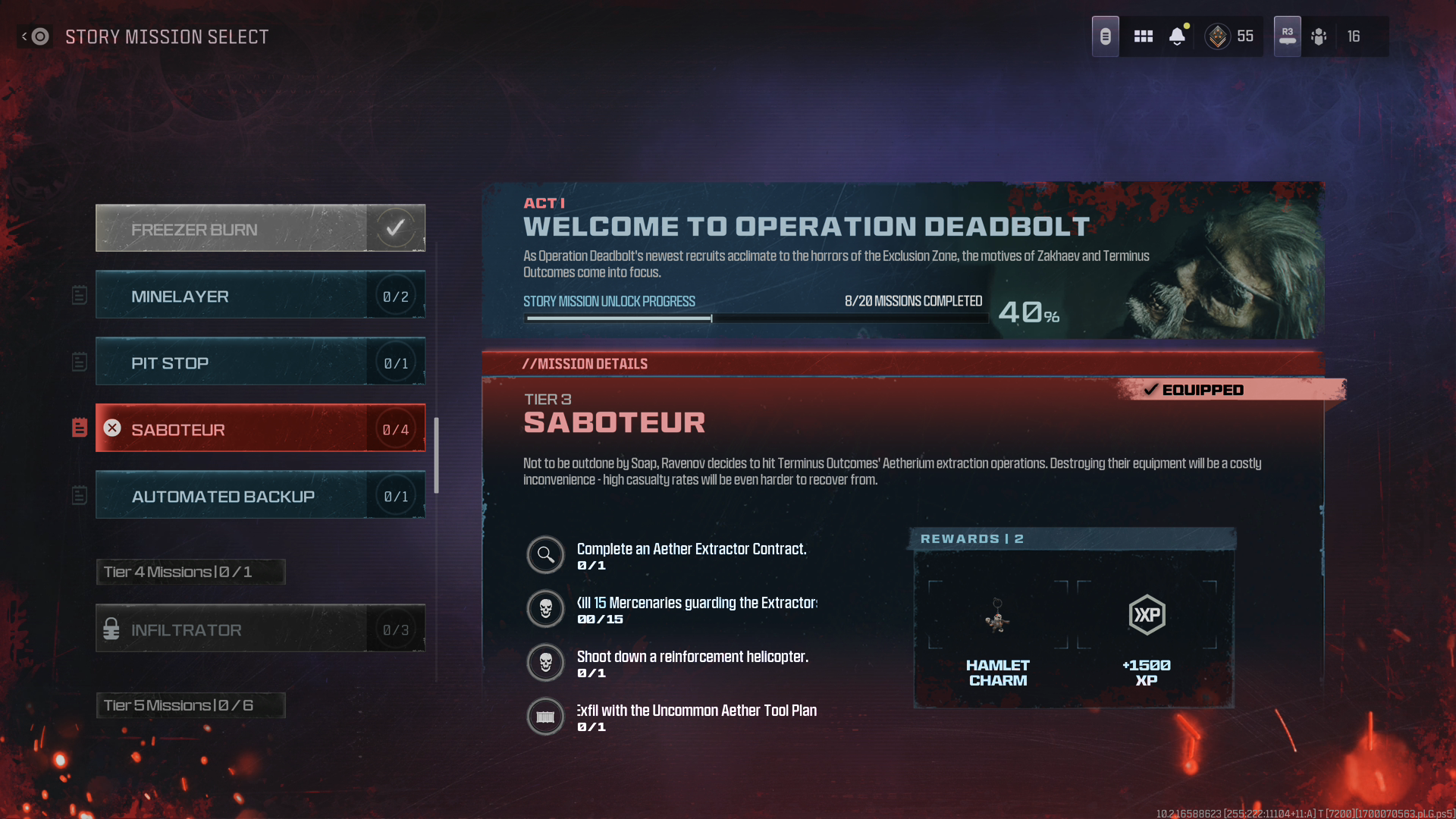Open the grid menu icon
Viewport: 1456px width, 819px height.
tap(1143, 36)
